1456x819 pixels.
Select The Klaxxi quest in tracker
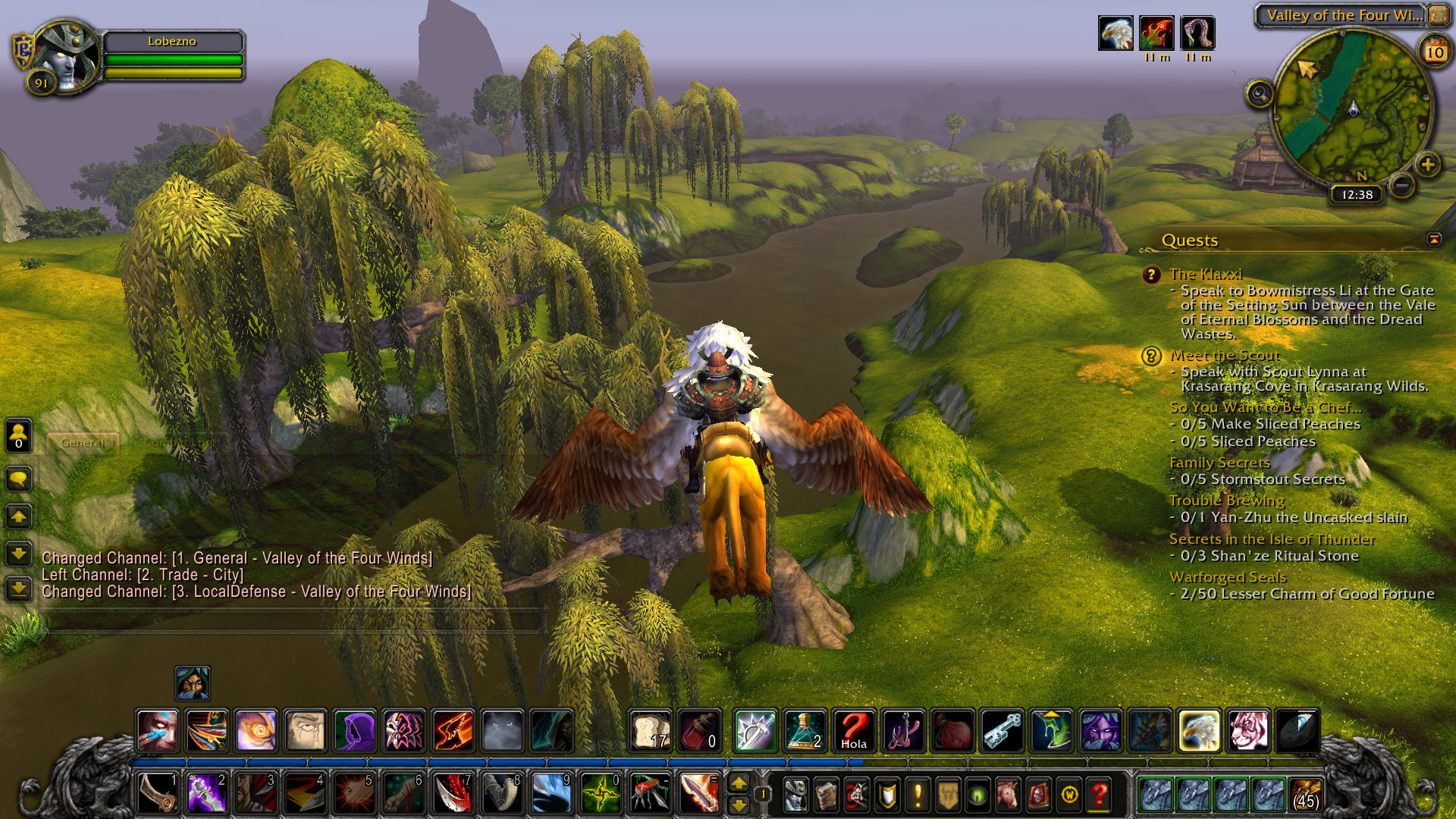pos(1205,274)
